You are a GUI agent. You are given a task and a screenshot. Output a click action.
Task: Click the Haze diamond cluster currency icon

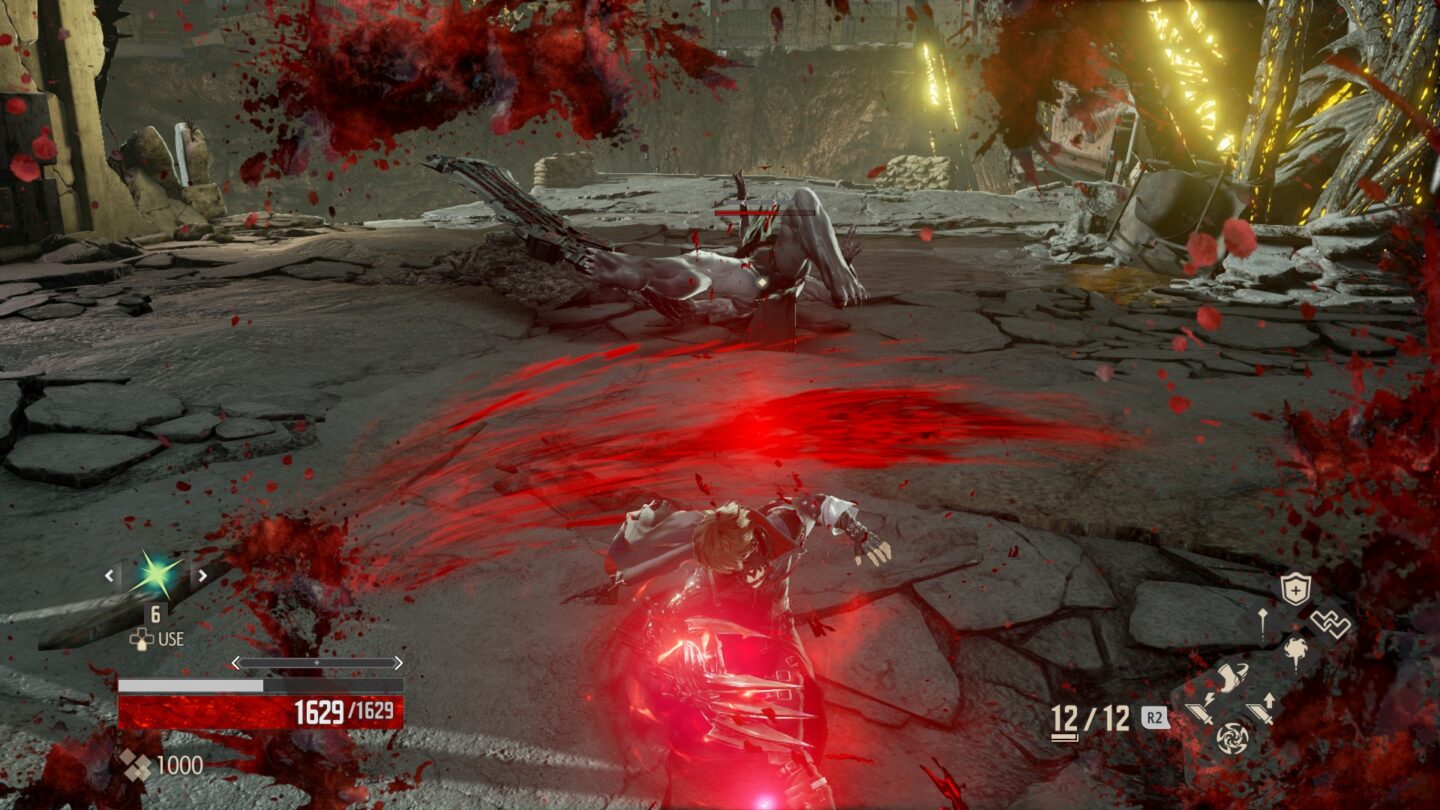click(x=136, y=763)
